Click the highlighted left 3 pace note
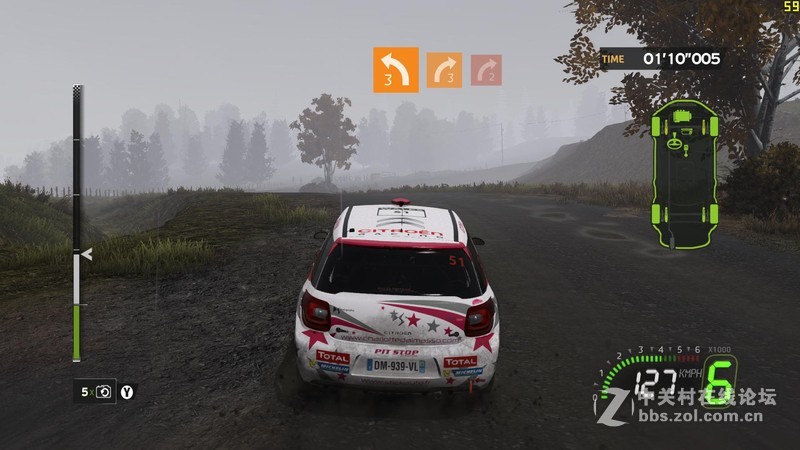Screen dimensions: 800x450 [x=394, y=69]
